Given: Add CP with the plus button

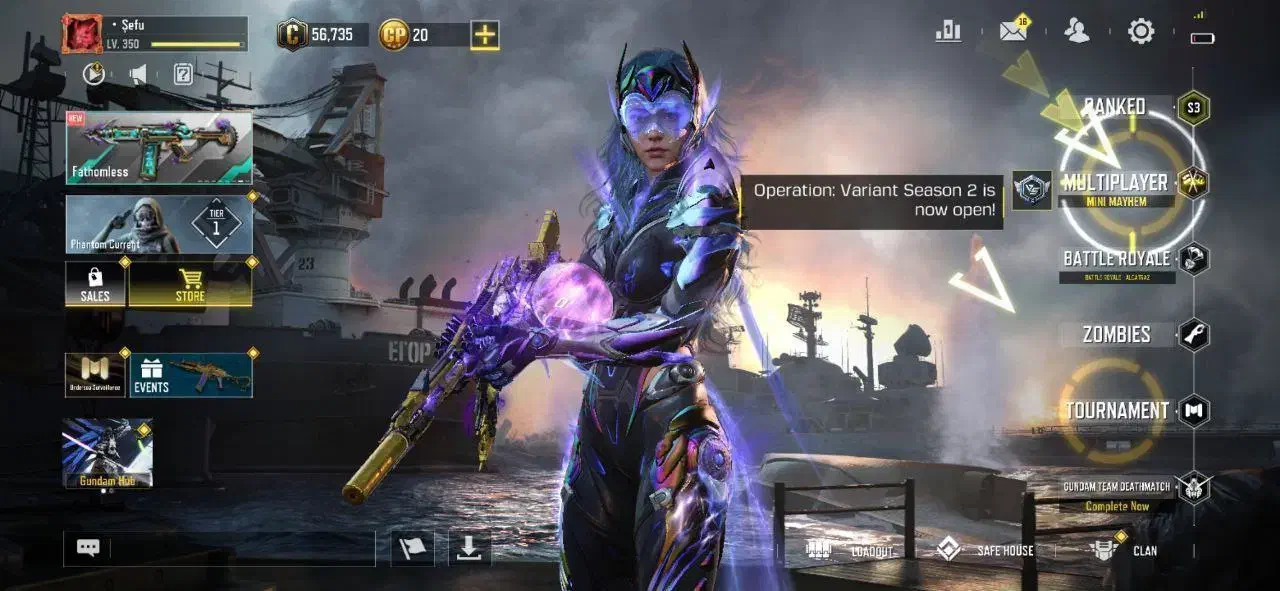Looking at the screenshot, I should click(485, 35).
